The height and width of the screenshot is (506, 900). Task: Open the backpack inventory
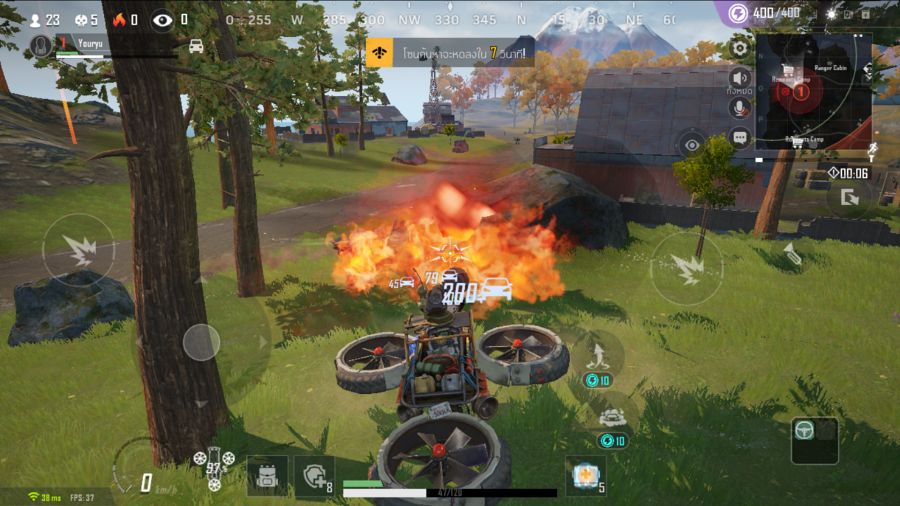click(267, 475)
